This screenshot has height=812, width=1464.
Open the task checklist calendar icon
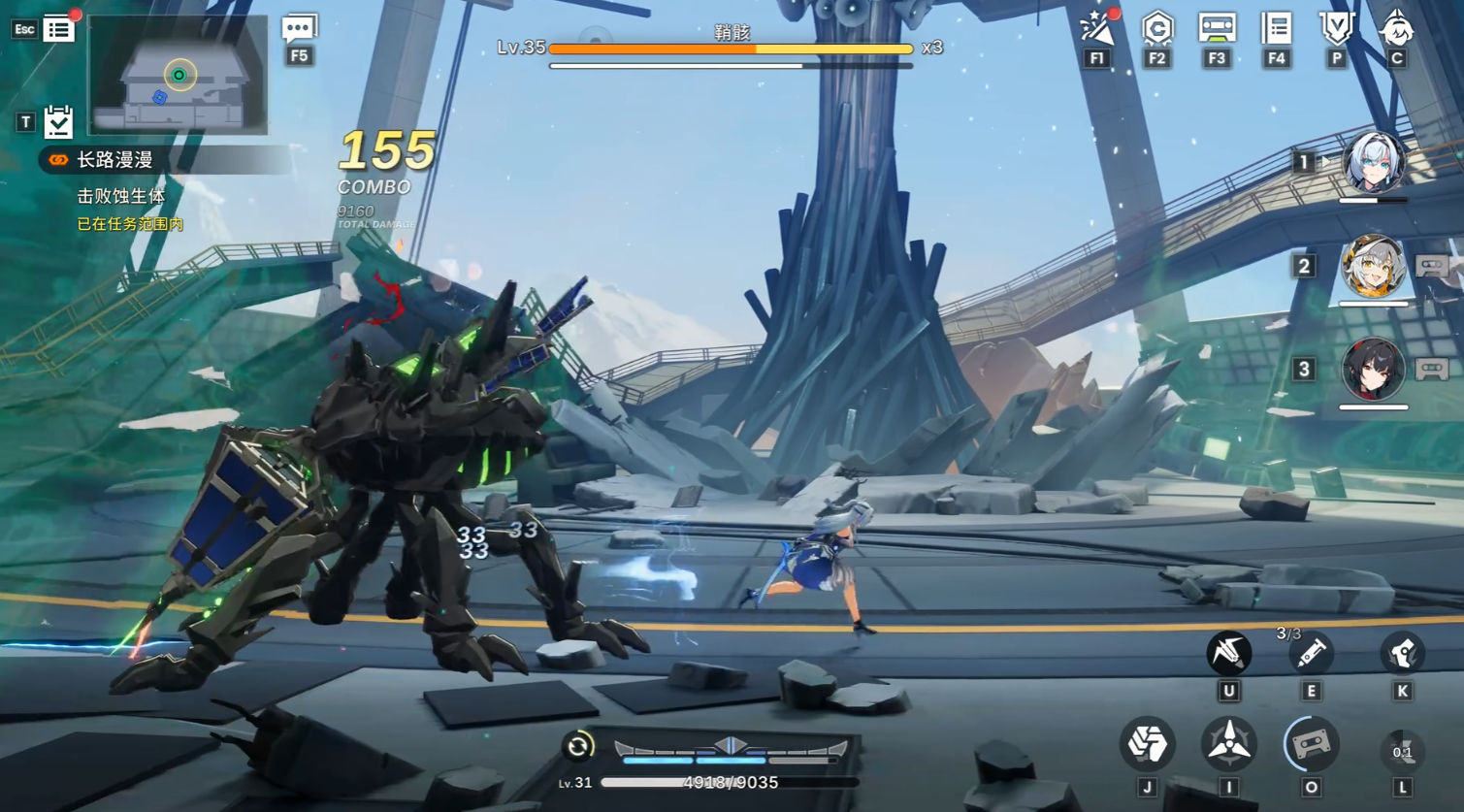click(x=58, y=122)
